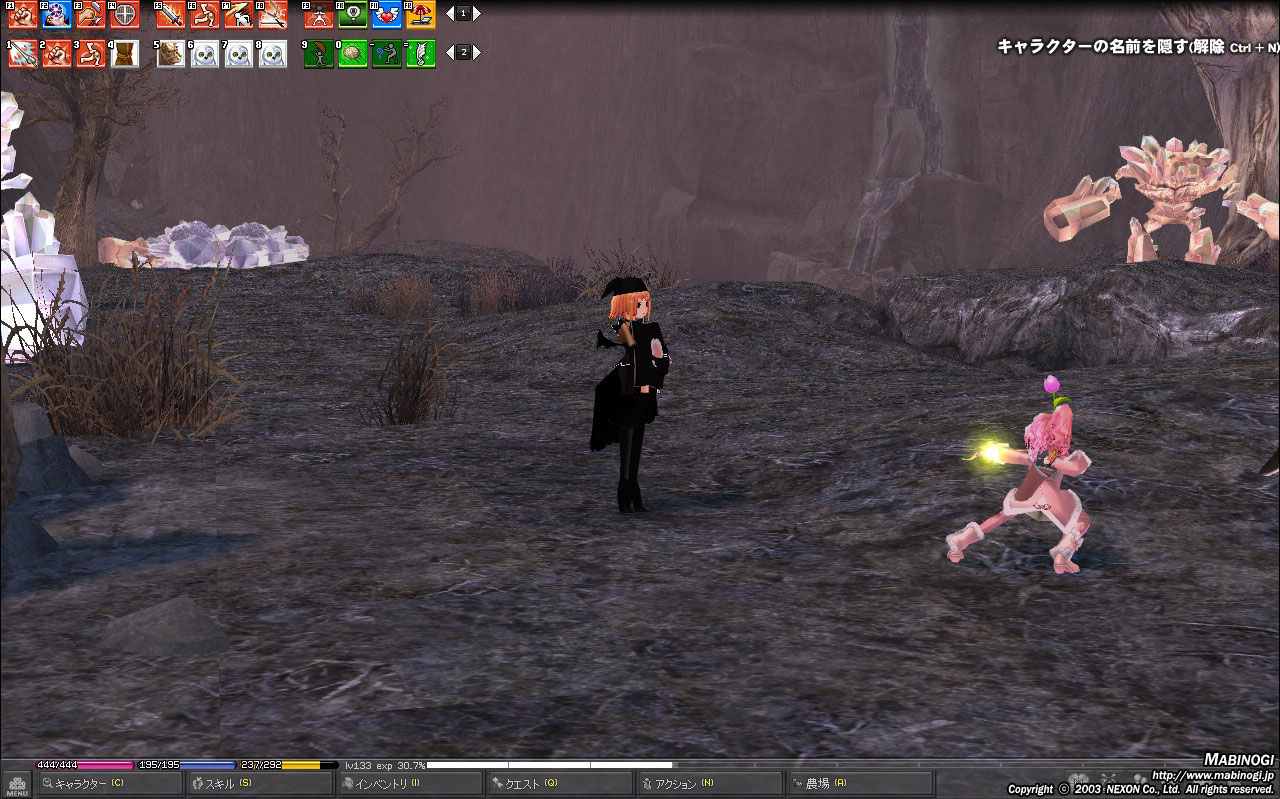Viewport: 1280px width, 799px height.
Task: Go to next page of hotbar 1
Action: point(477,14)
